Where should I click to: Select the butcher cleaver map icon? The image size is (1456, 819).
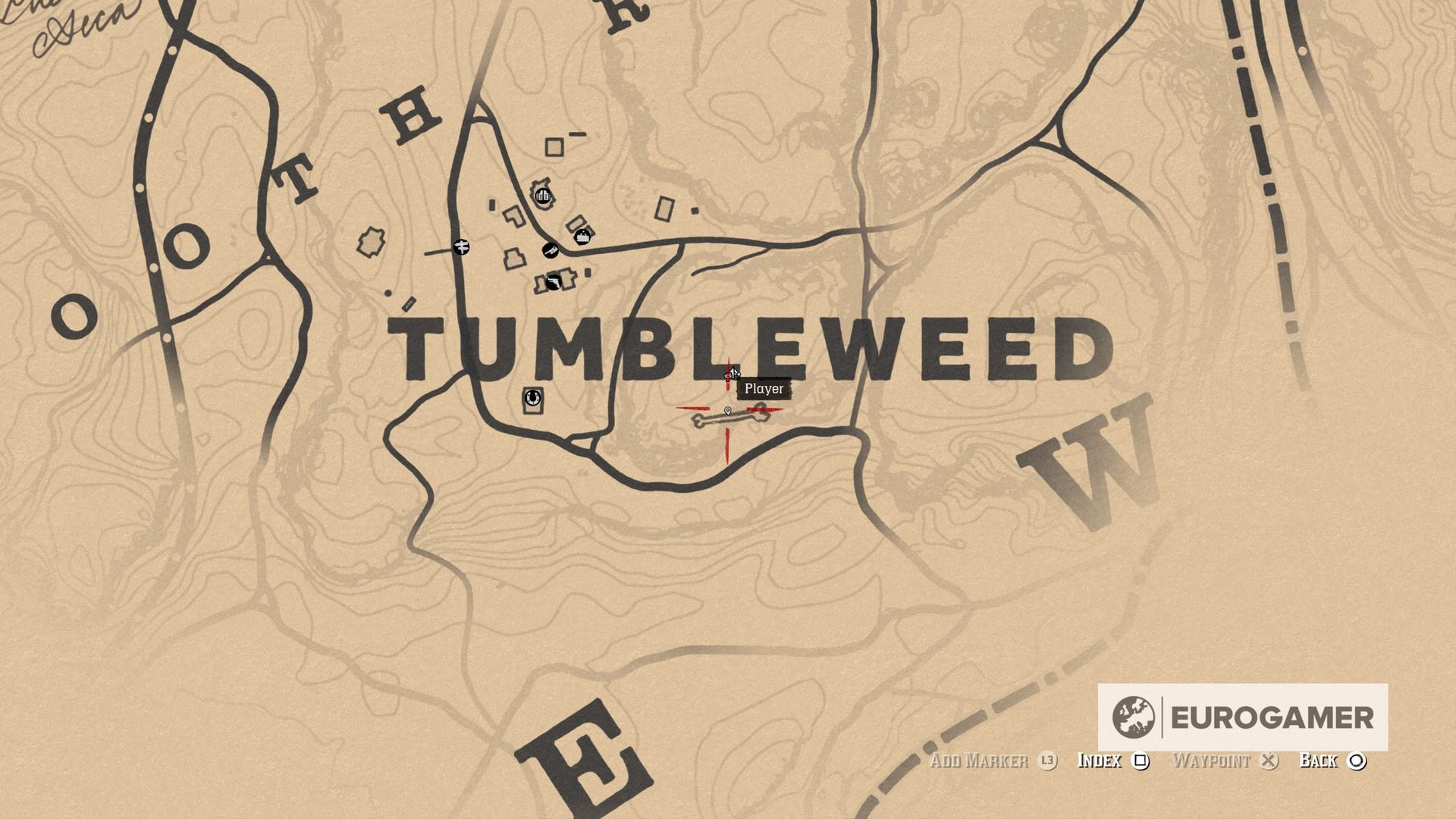click(x=551, y=251)
